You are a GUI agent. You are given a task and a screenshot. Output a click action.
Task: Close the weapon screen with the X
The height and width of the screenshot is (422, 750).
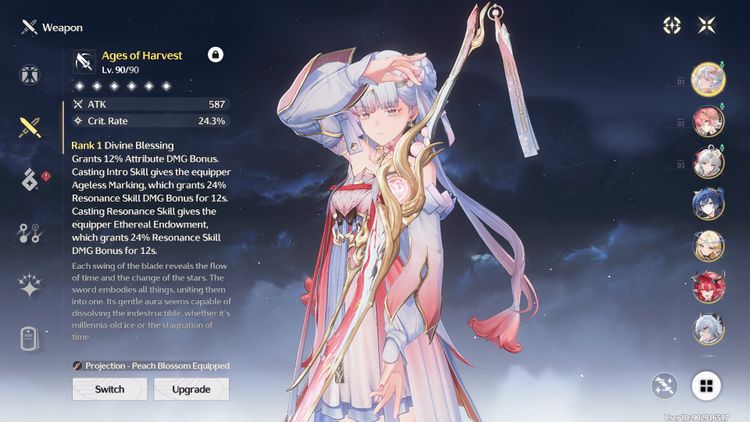(x=707, y=25)
